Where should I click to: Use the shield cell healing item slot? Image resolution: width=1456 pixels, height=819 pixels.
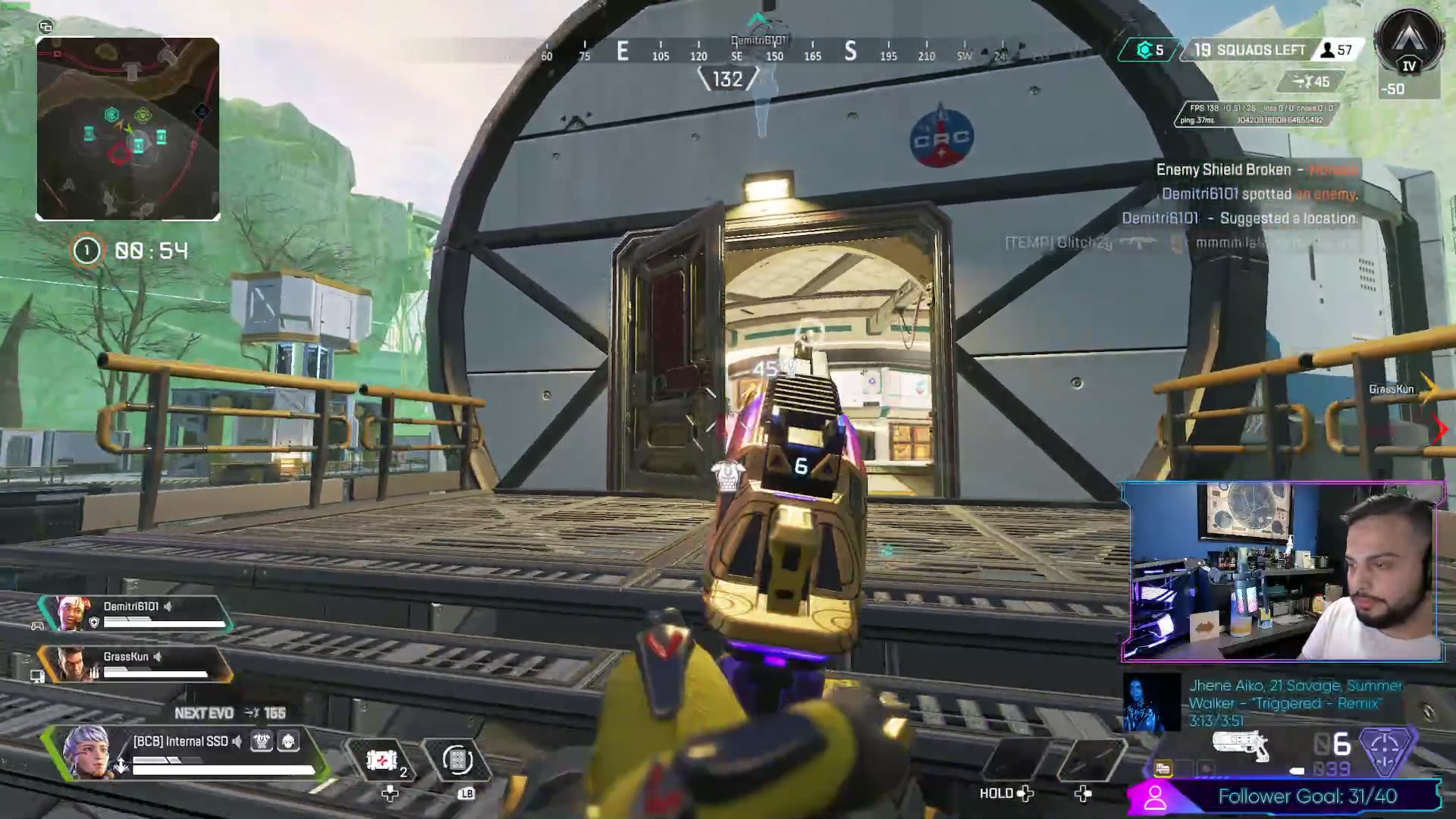(x=382, y=759)
